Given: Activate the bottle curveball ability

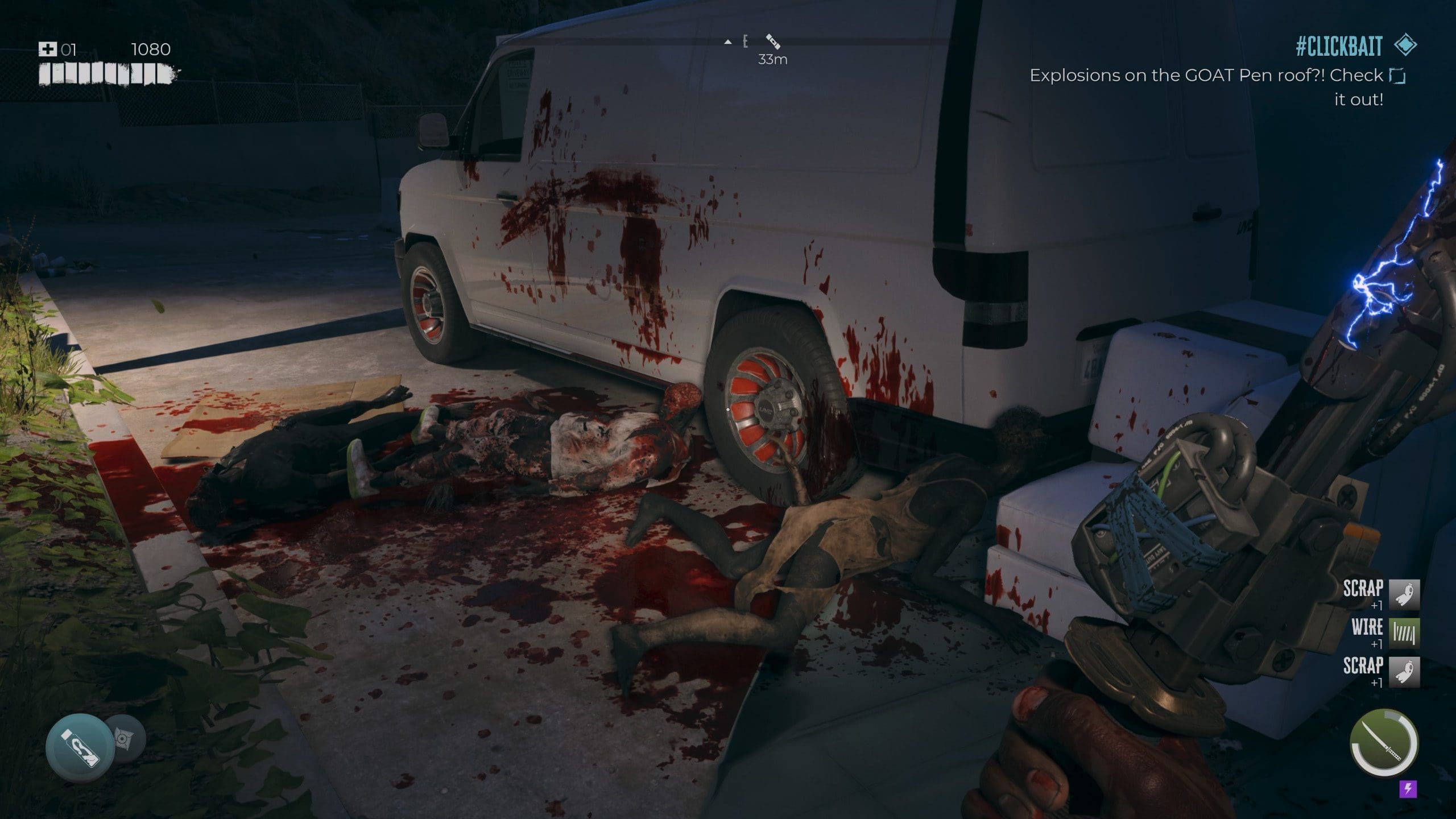Looking at the screenshot, I should click(80, 747).
